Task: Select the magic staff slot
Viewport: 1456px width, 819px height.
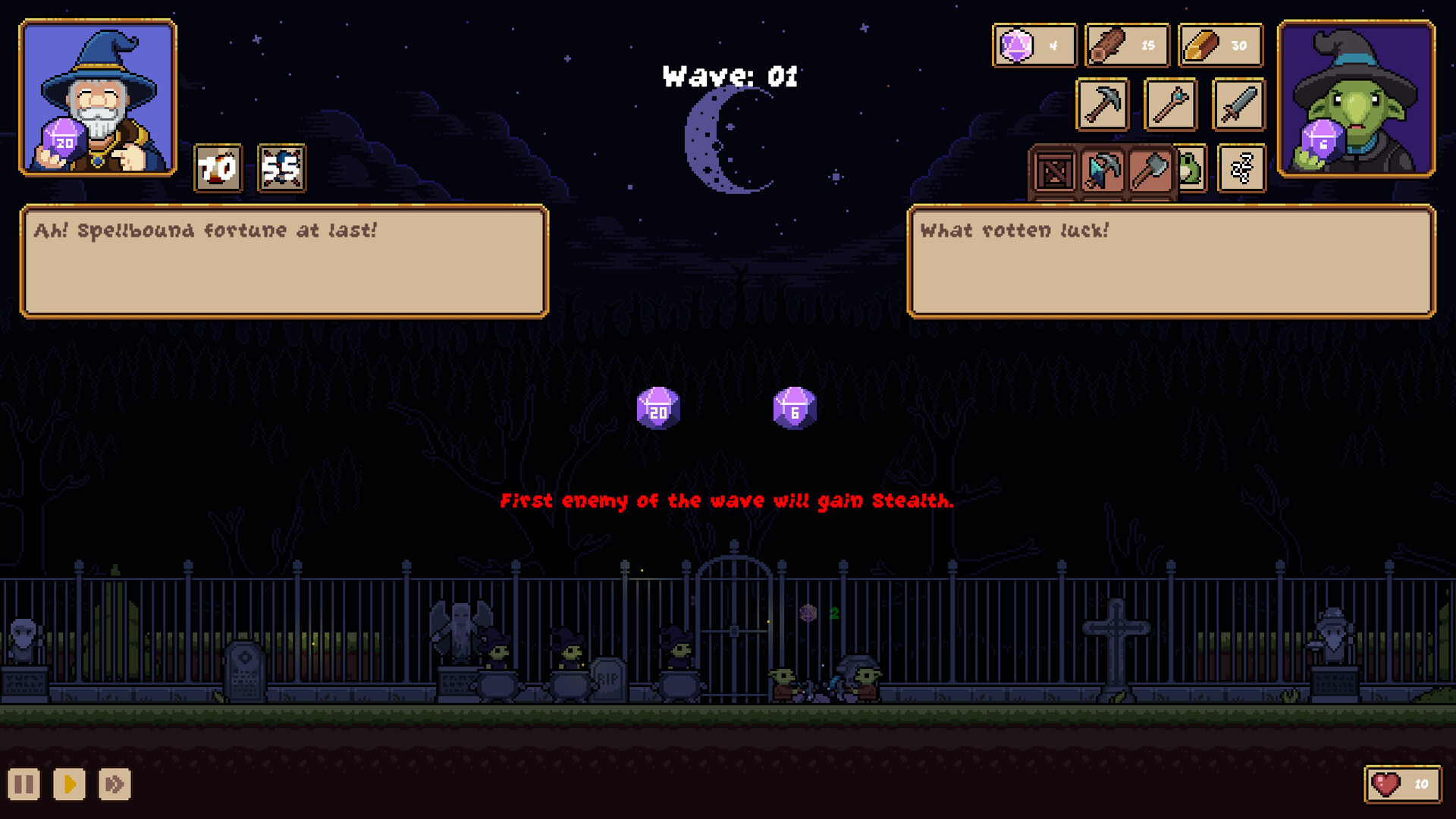Action: click(x=1170, y=104)
